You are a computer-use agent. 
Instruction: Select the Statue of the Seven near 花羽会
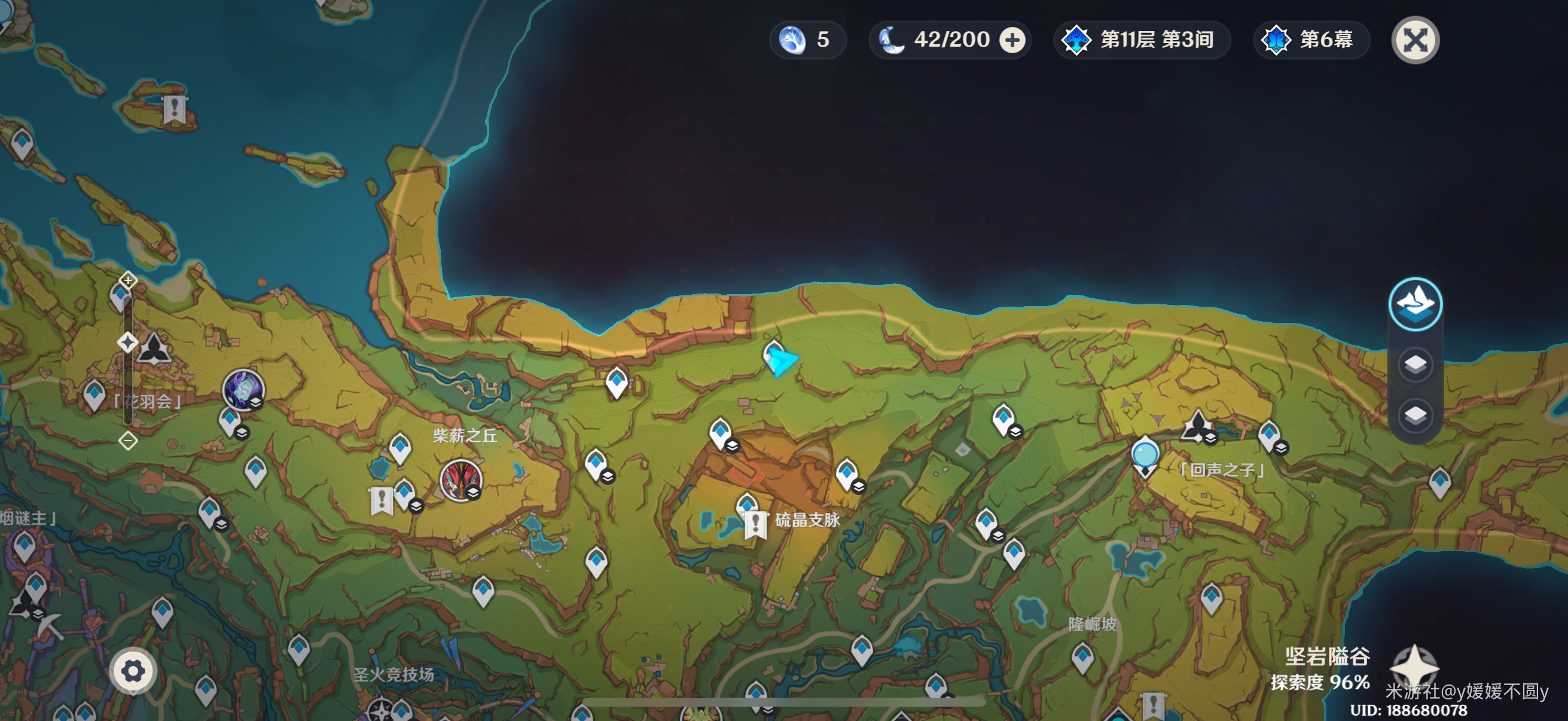point(154,349)
